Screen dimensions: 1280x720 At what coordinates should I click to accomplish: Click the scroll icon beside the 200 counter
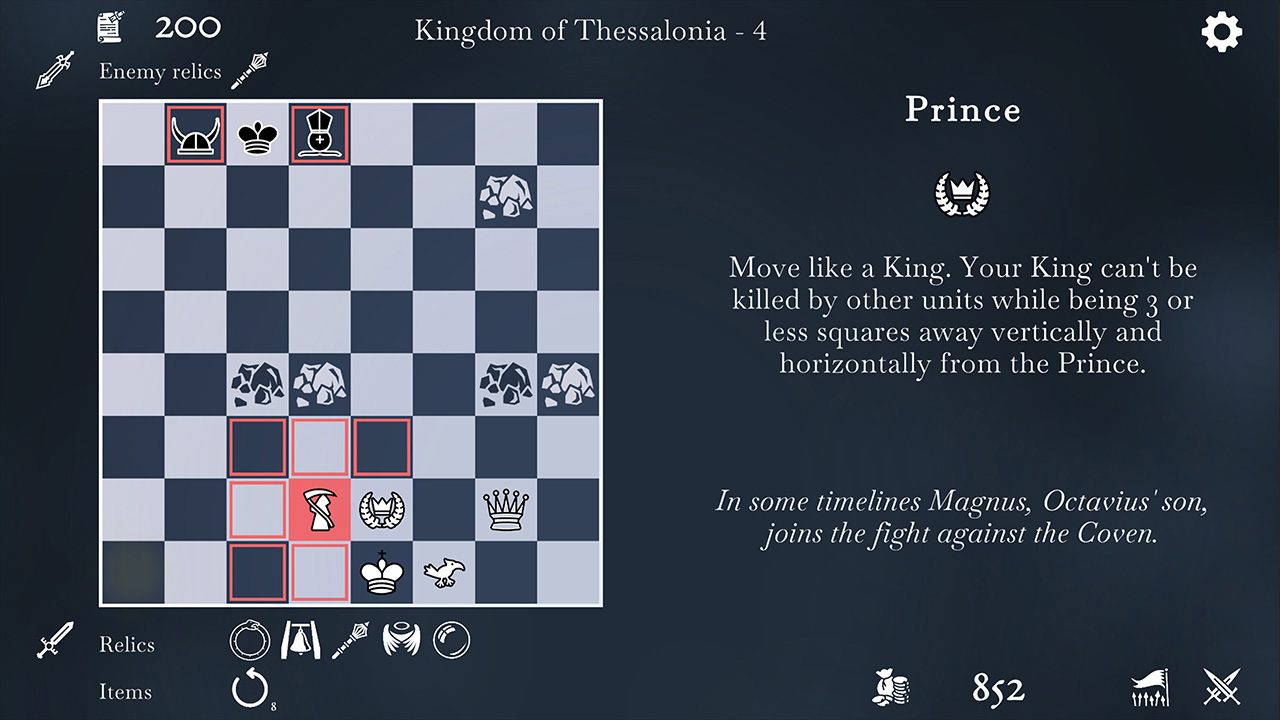[x=110, y=26]
